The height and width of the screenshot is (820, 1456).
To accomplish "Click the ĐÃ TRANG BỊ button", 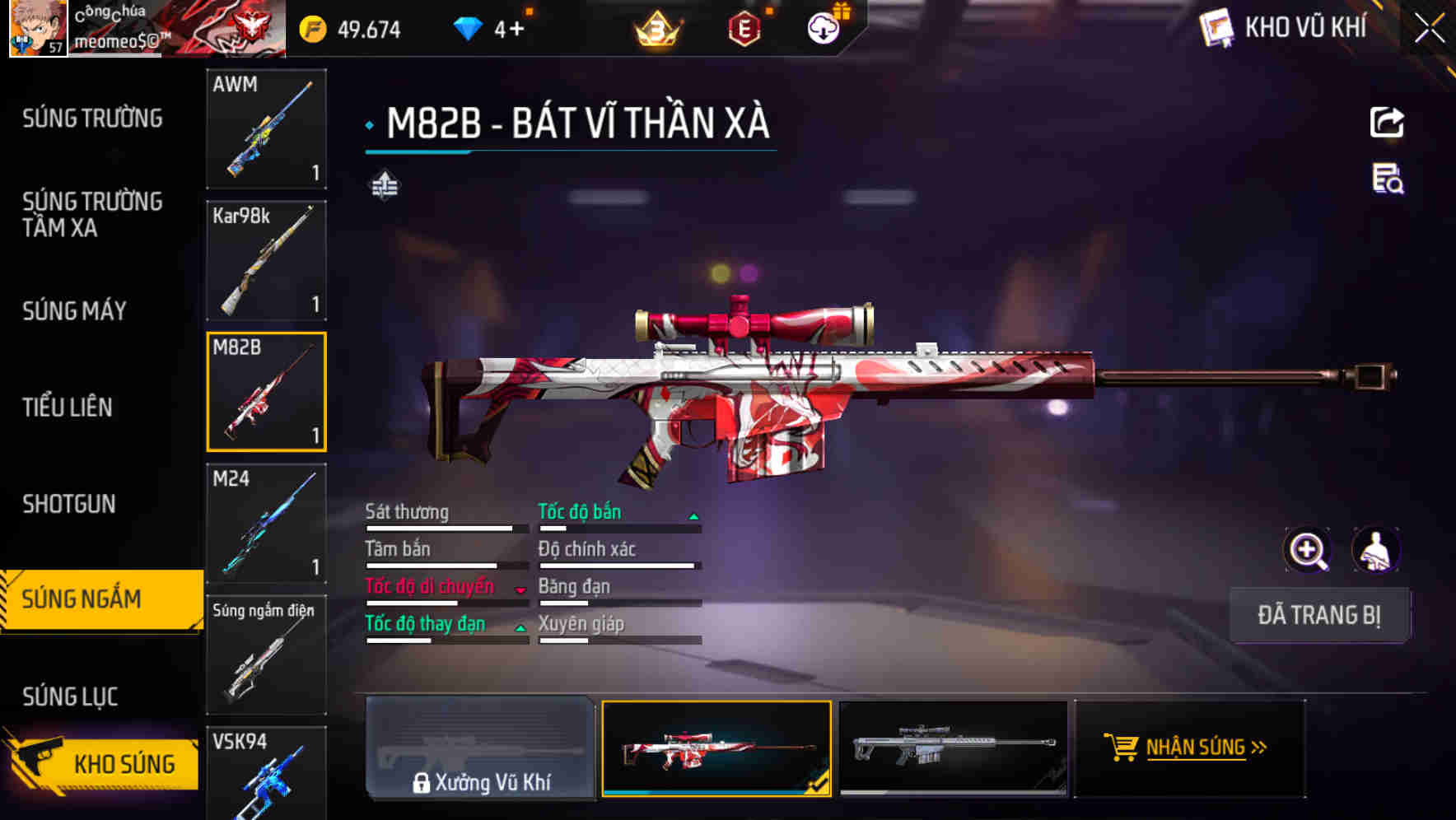I will click(x=1319, y=615).
